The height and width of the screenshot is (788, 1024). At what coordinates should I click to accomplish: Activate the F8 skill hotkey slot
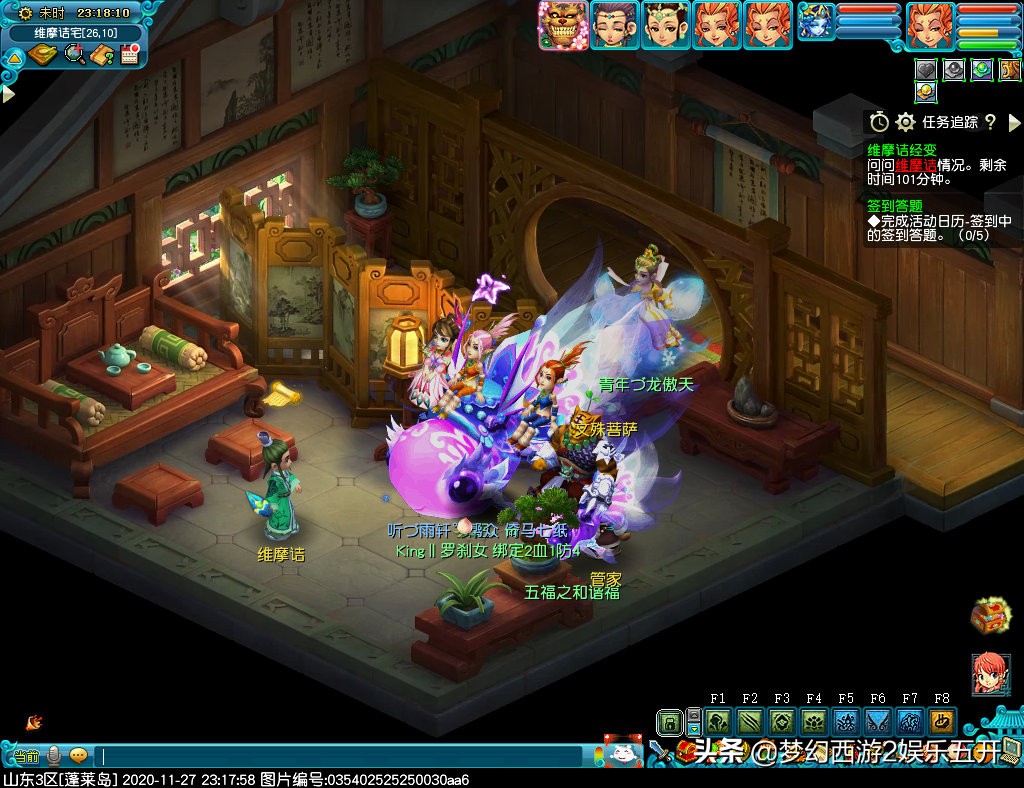click(x=941, y=721)
